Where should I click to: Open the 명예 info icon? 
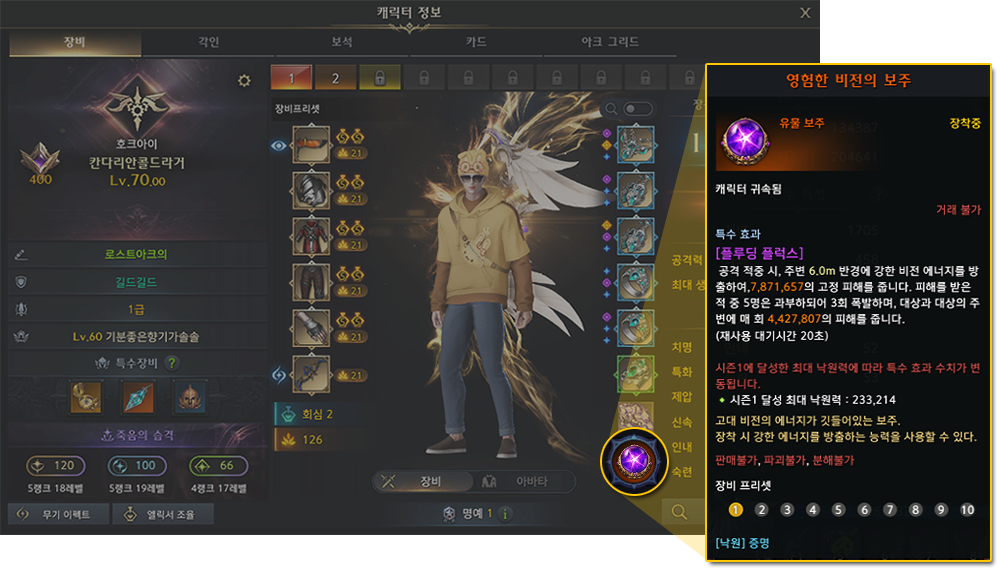pos(506,514)
